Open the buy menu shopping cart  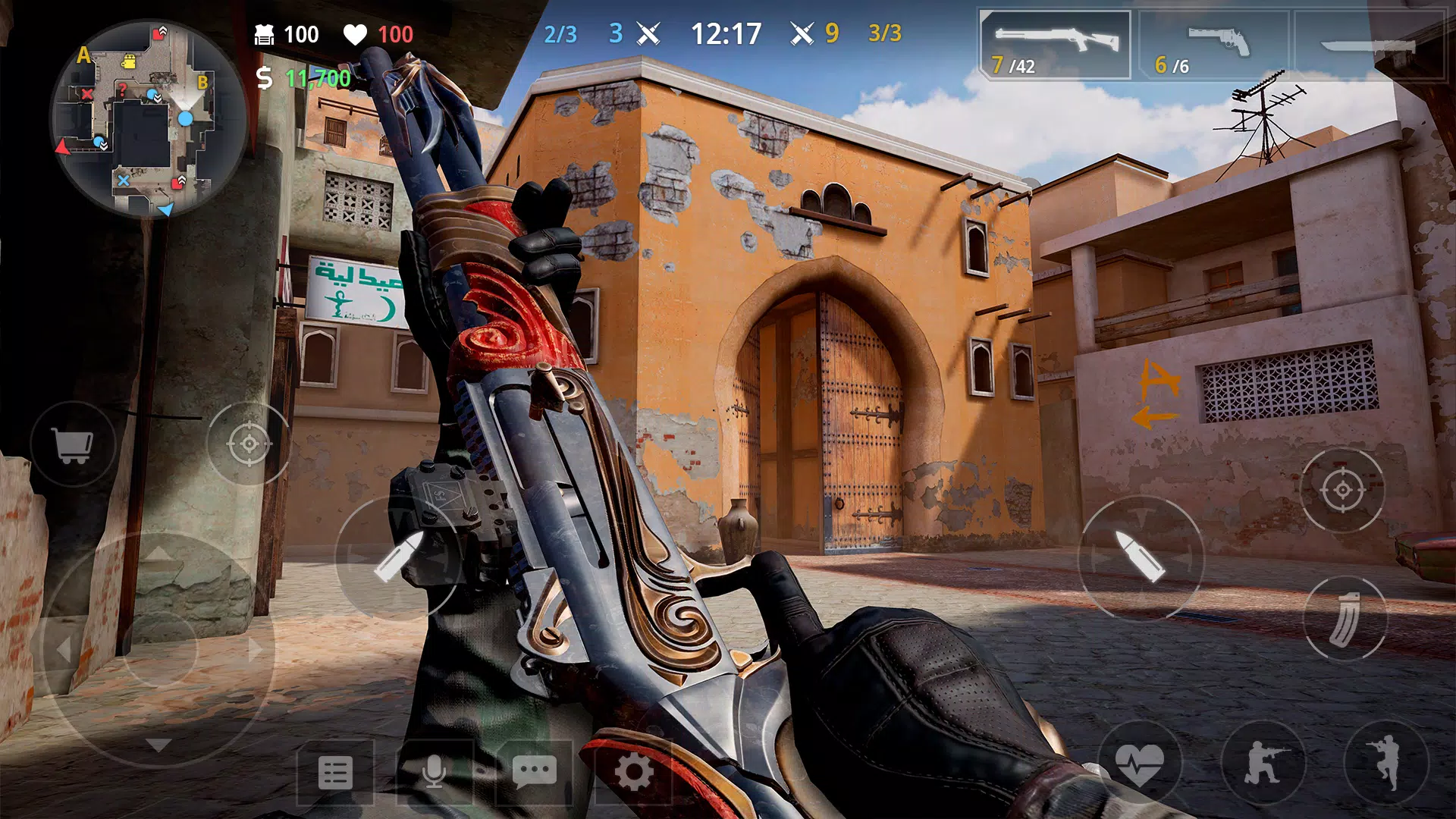click(x=72, y=444)
